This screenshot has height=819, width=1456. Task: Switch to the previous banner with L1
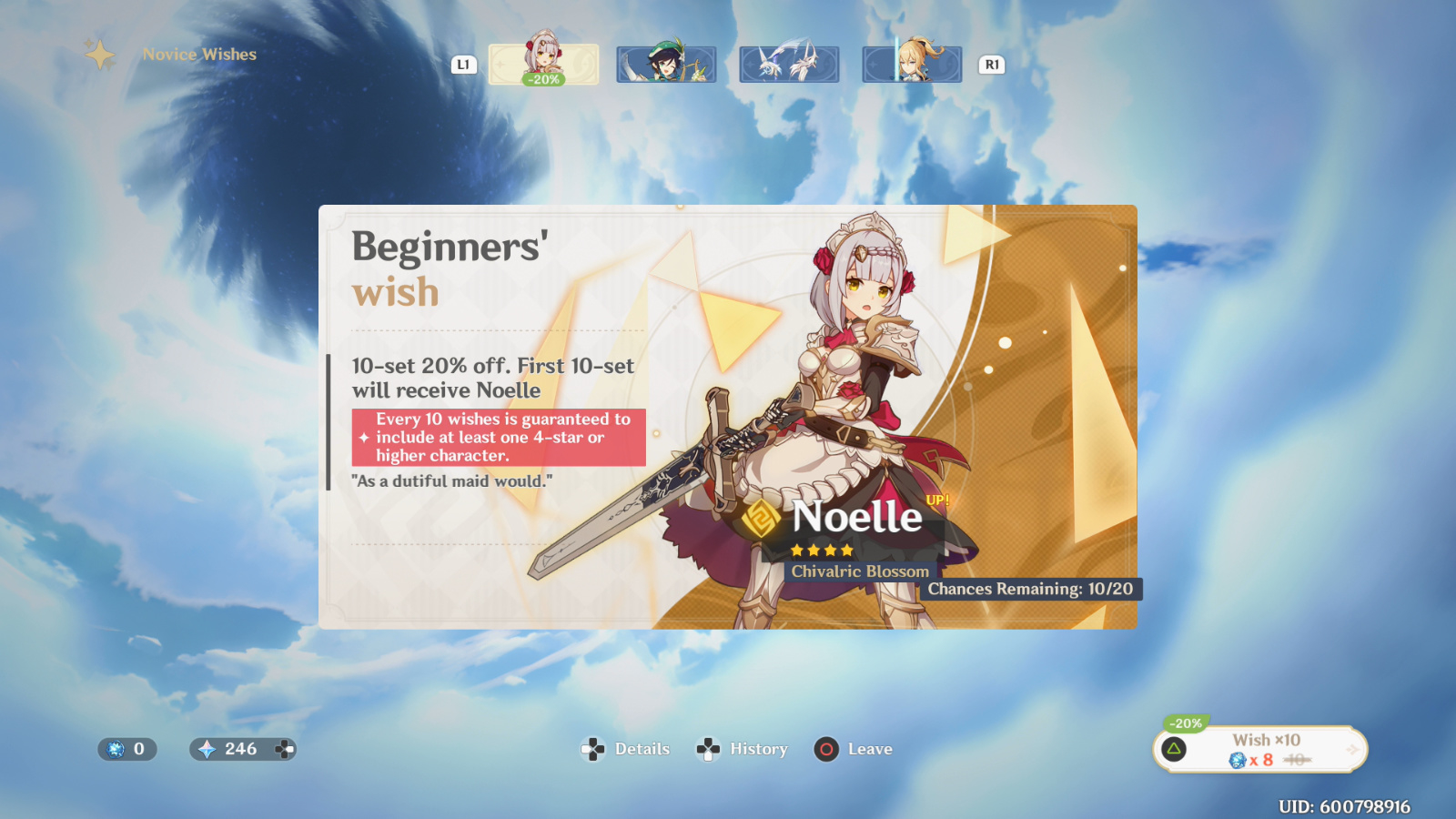click(x=462, y=64)
